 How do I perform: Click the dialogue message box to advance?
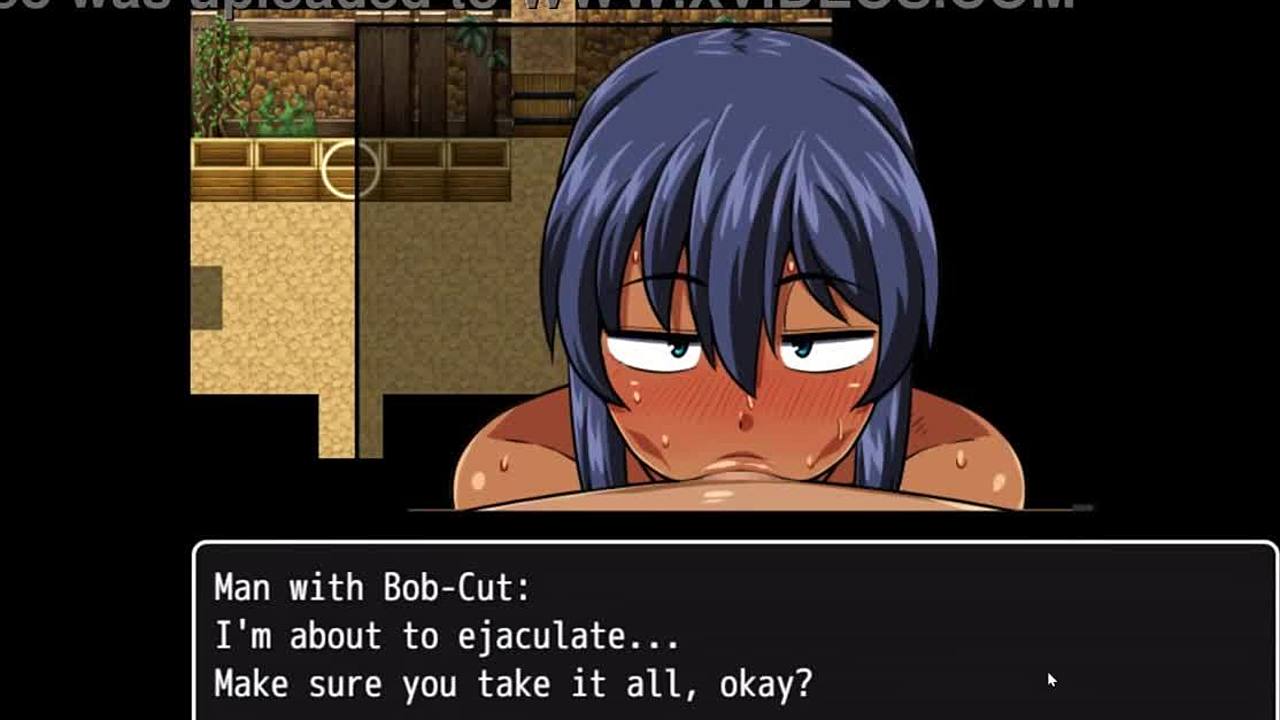[x=735, y=632]
